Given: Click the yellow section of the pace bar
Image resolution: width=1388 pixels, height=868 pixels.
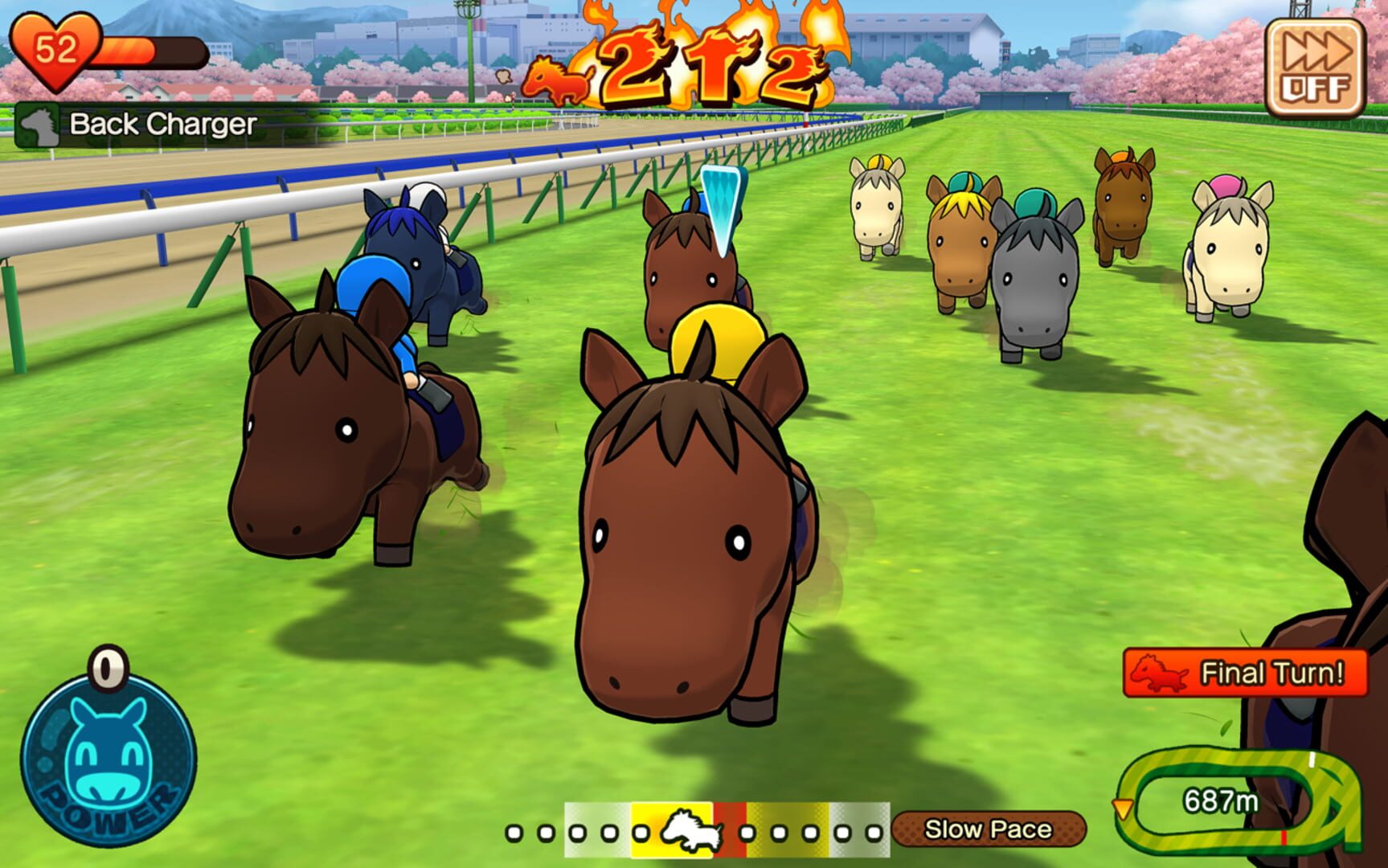Looking at the screenshot, I should (x=643, y=832).
